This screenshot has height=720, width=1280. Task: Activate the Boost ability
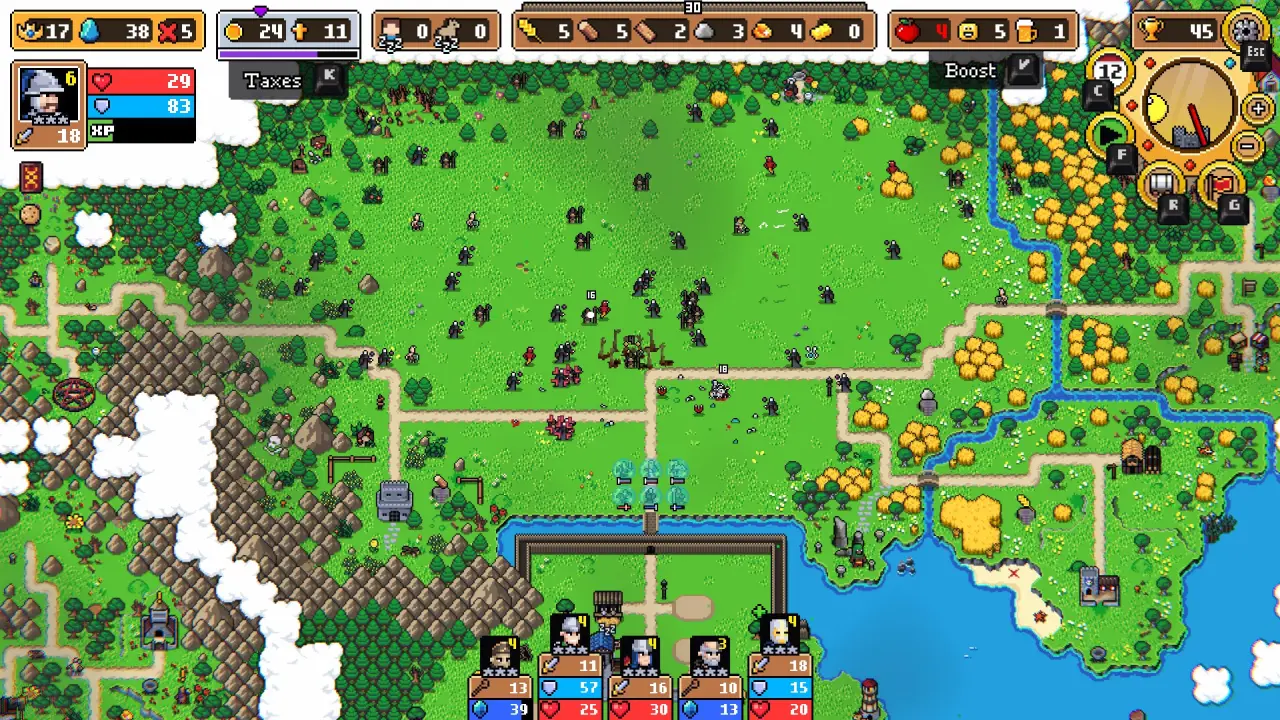969,71
